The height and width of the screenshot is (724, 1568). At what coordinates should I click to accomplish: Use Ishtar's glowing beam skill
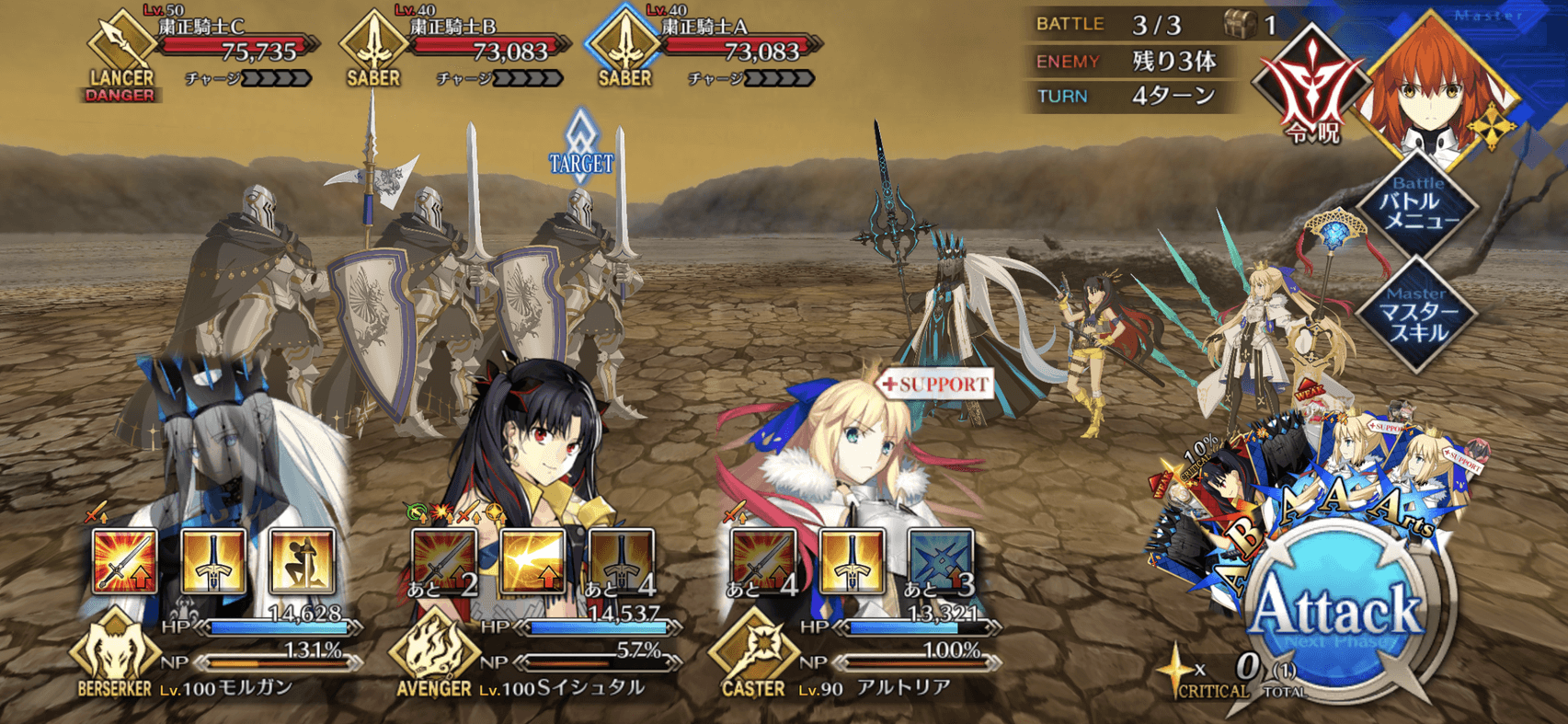[x=532, y=560]
